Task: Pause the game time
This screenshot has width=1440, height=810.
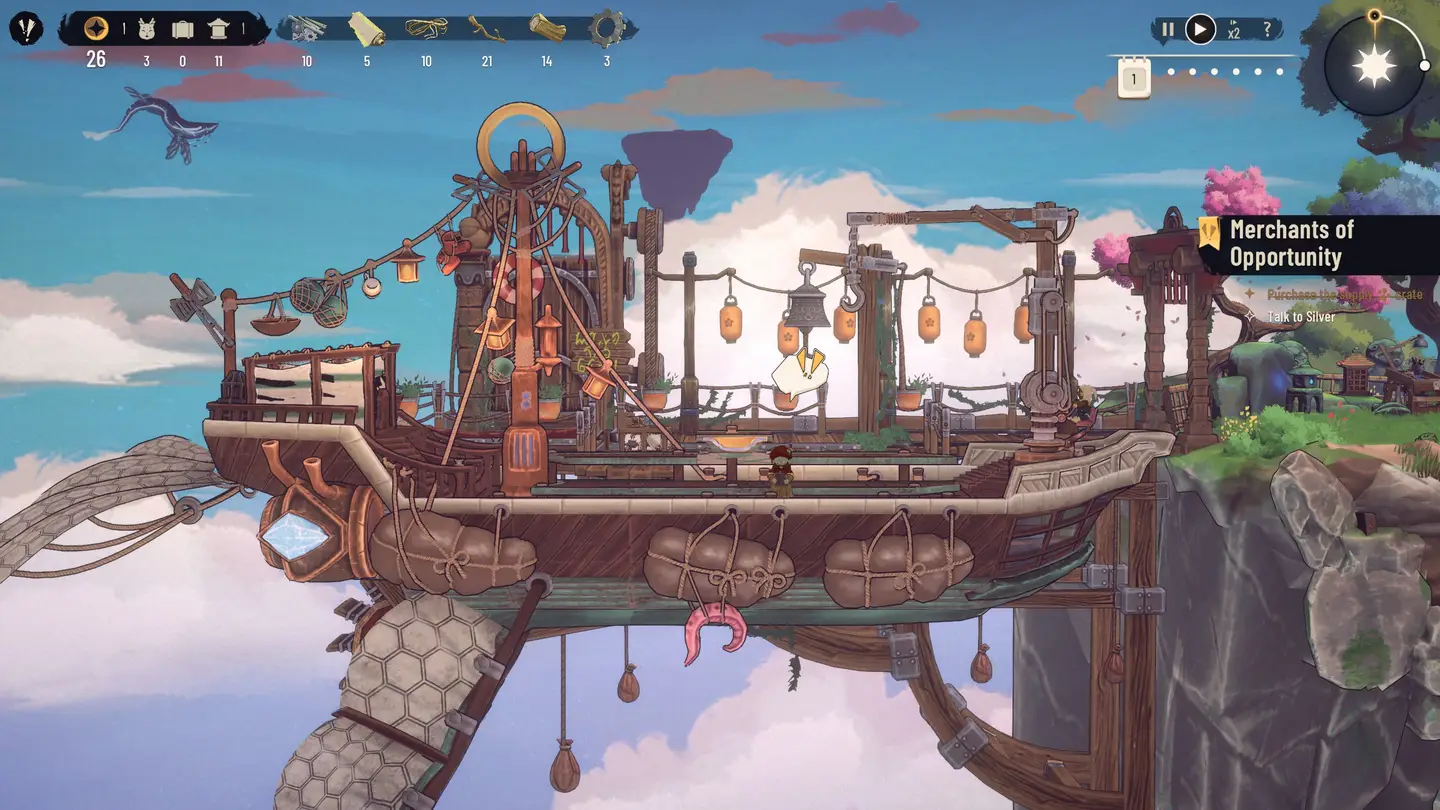Action: [x=1168, y=29]
